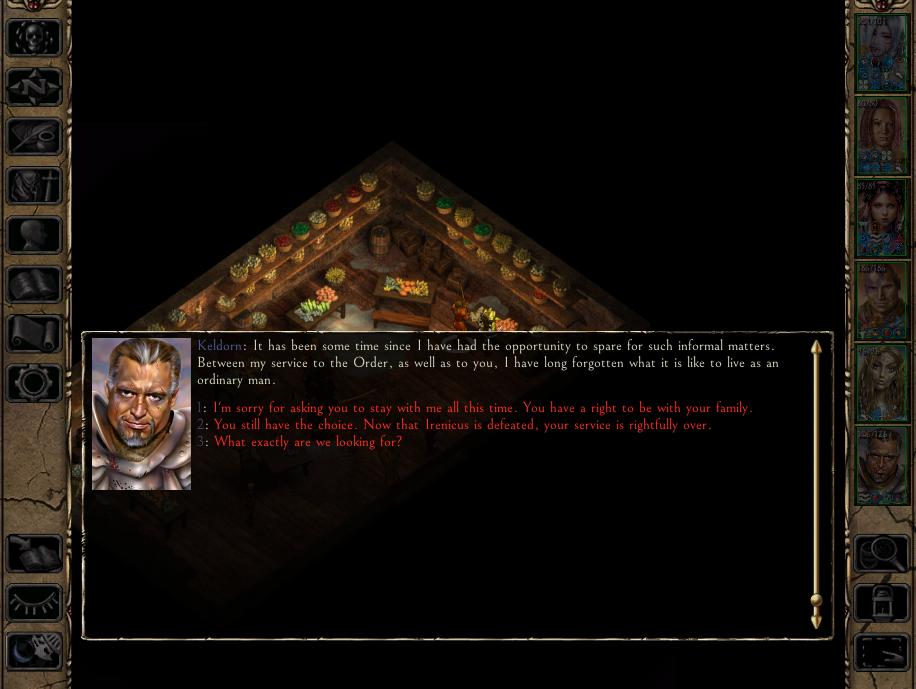Select reply 2 about Irenicus being defeated
The width and height of the screenshot is (916, 689).
(x=462, y=425)
